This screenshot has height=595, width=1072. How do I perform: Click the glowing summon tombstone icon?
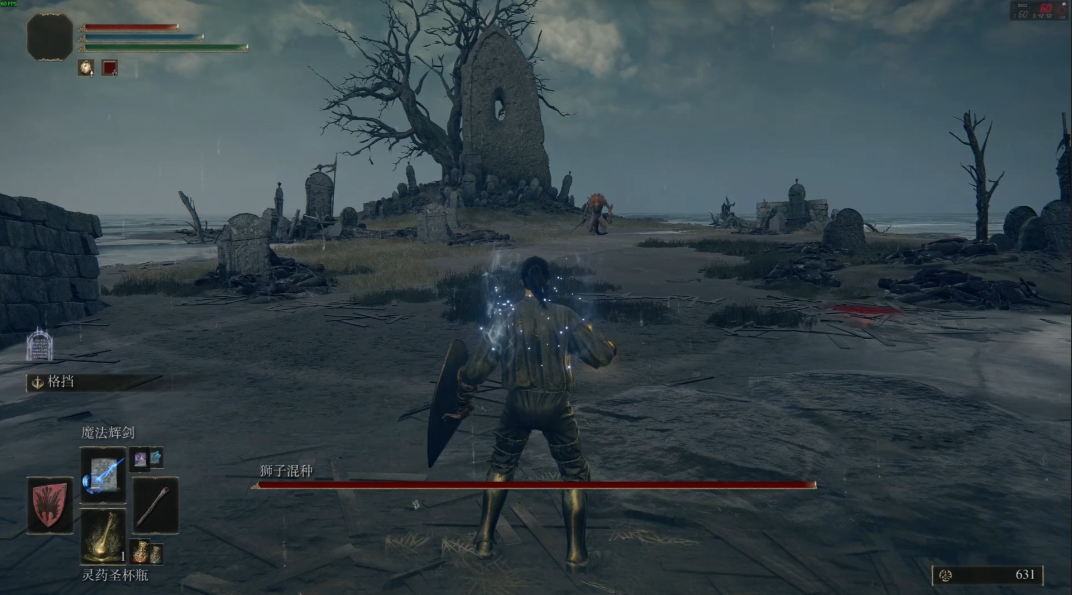(39, 345)
